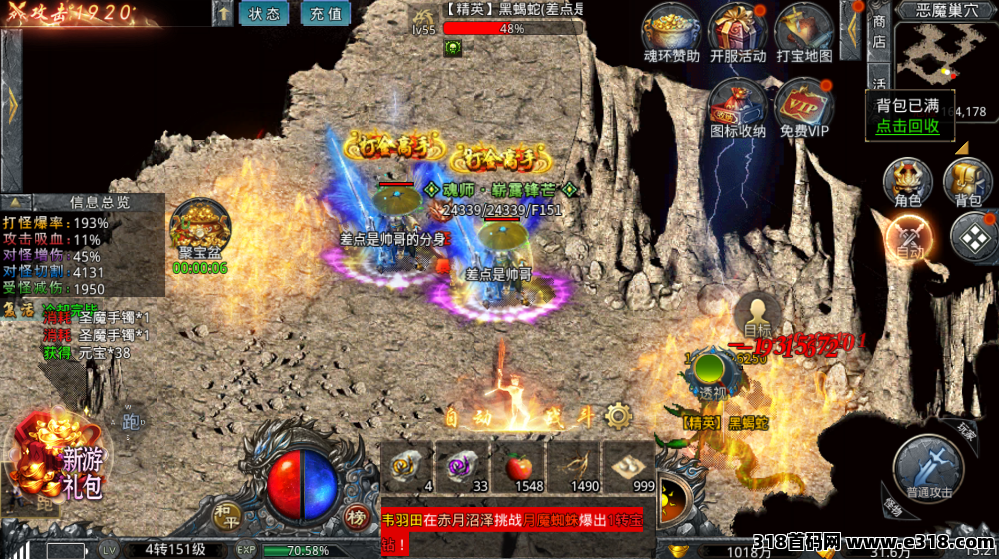Screen dimensions: 999x559
Task: Activate the green 透视 orb
Action: pyautogui.click(x=711, y=372)
